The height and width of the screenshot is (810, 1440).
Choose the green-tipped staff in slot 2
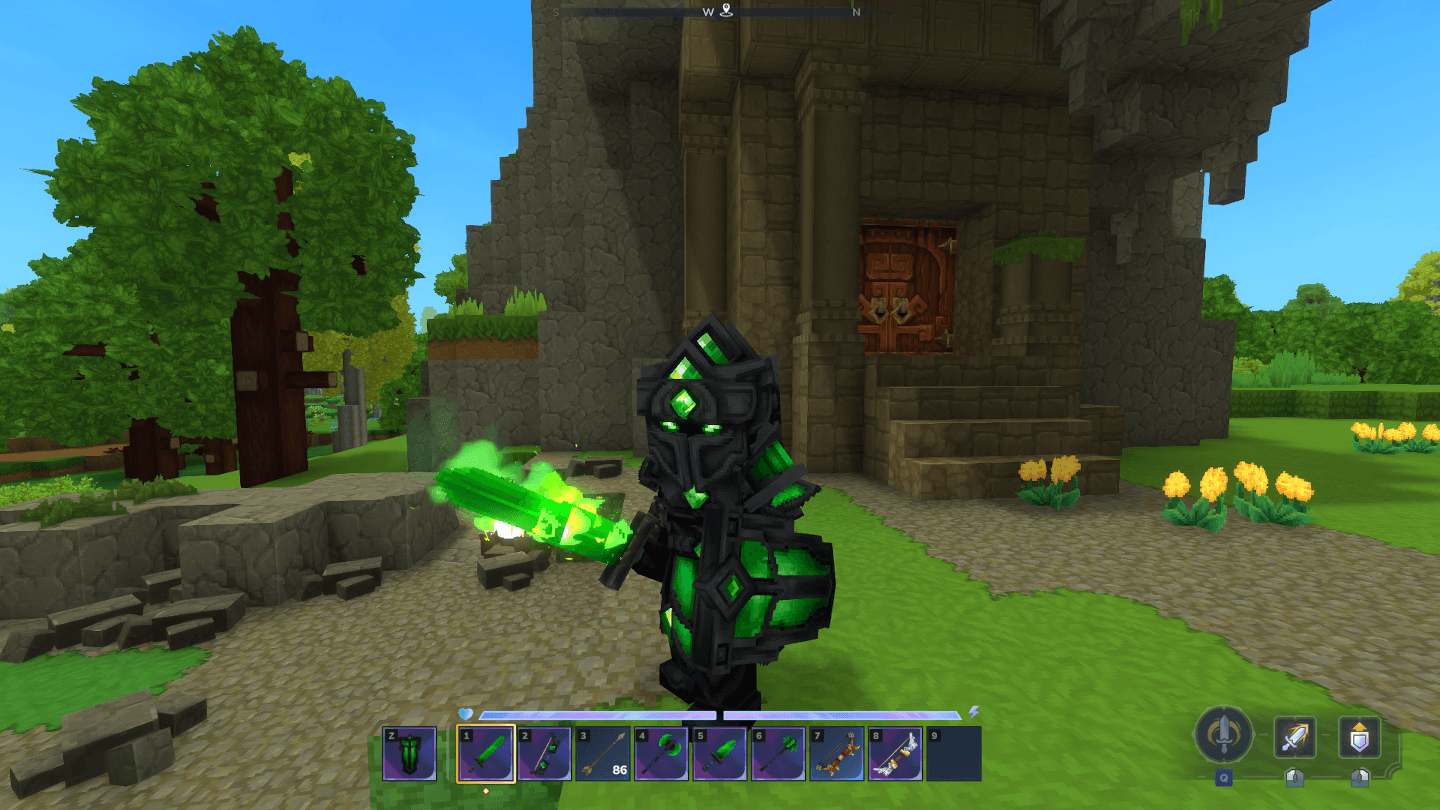point(545,753)
